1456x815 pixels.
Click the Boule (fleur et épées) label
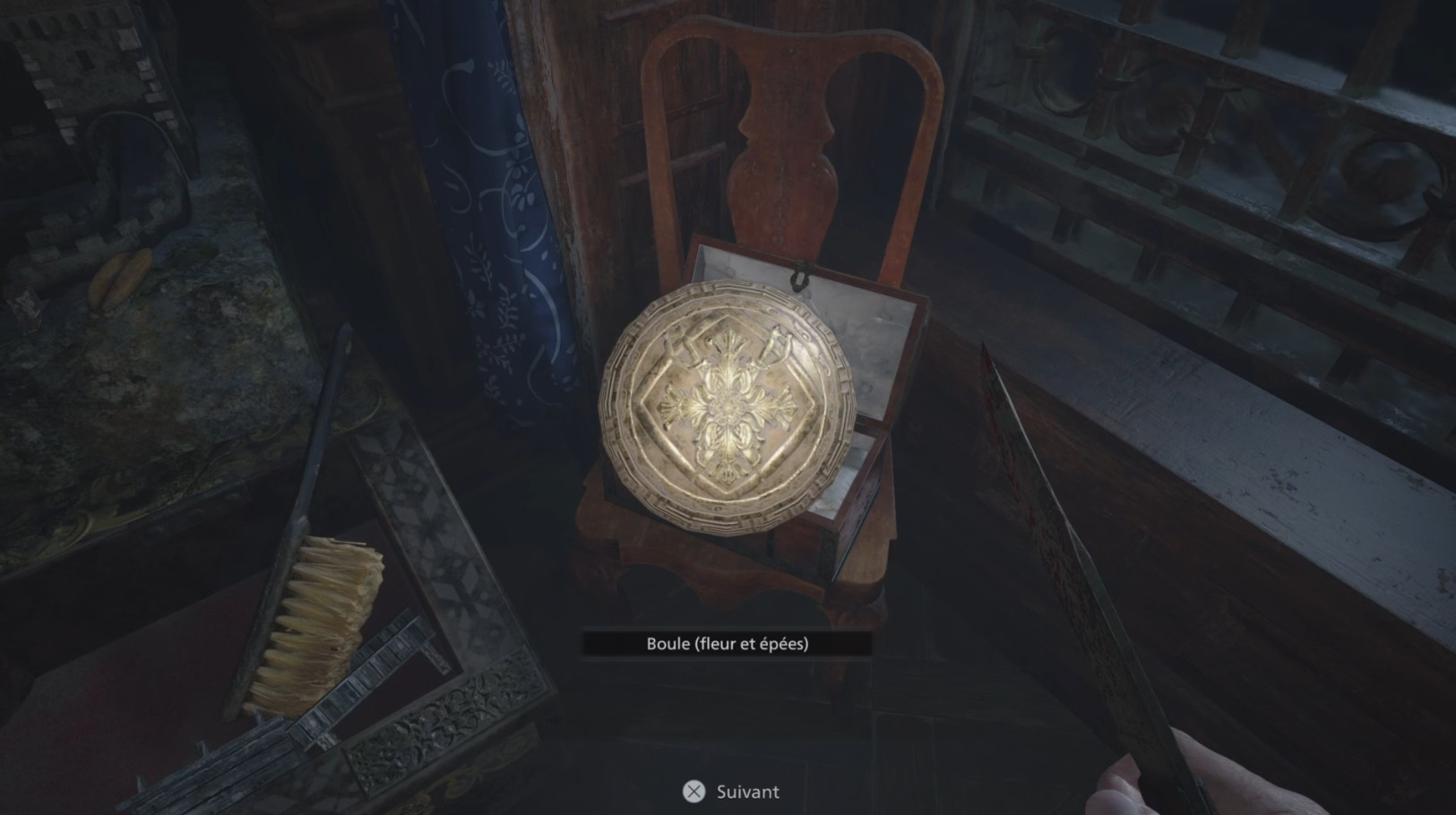(731, 642)
